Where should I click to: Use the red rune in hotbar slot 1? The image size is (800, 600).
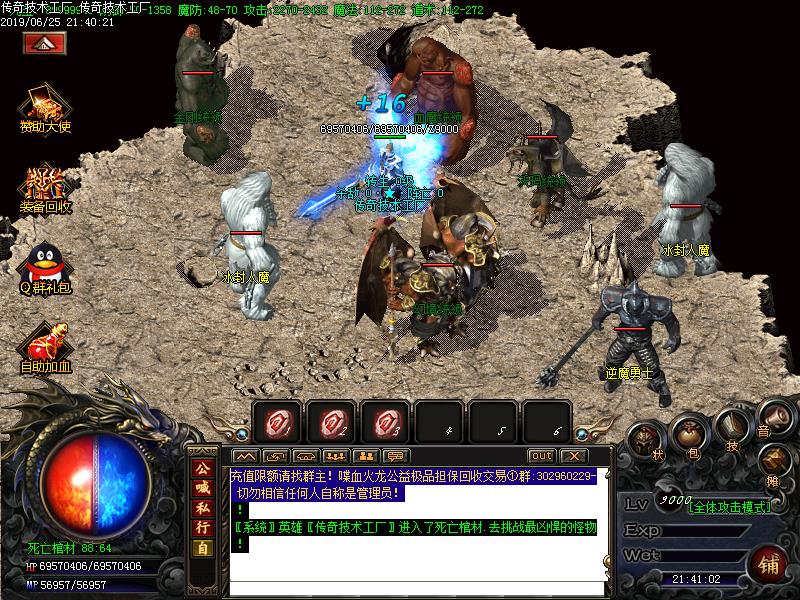coord(276,423)
